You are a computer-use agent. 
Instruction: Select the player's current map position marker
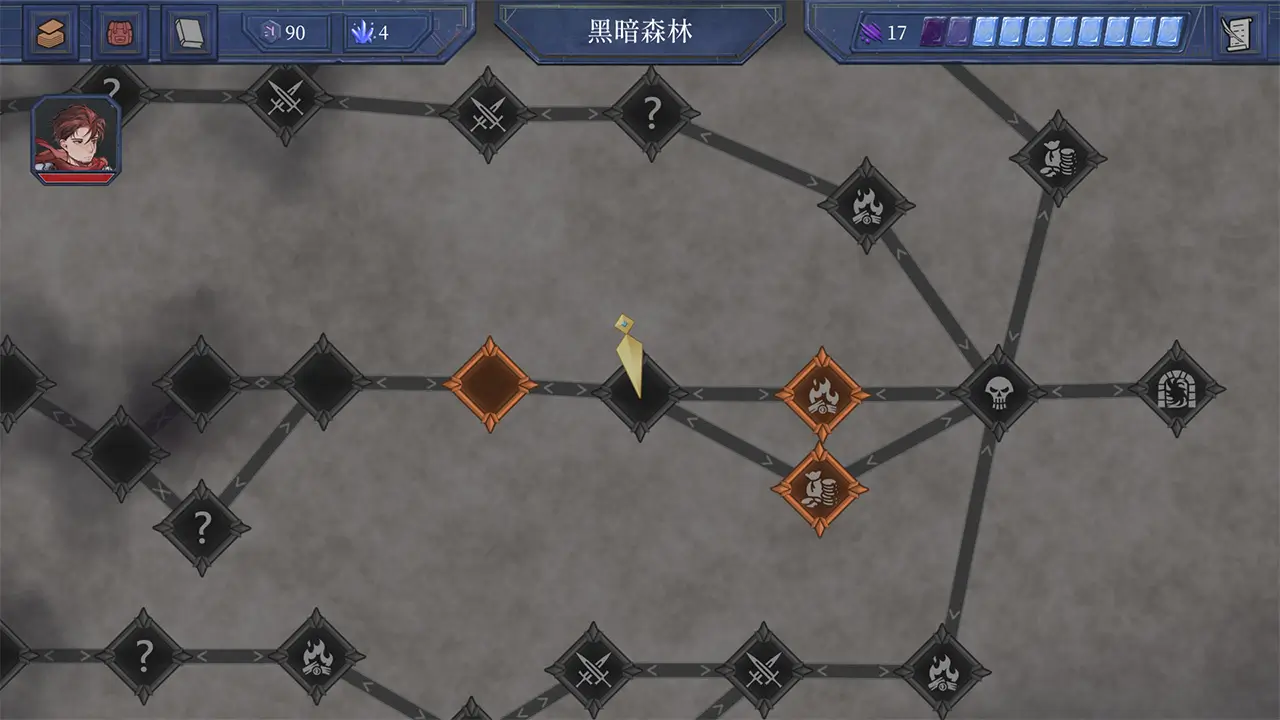630,360
